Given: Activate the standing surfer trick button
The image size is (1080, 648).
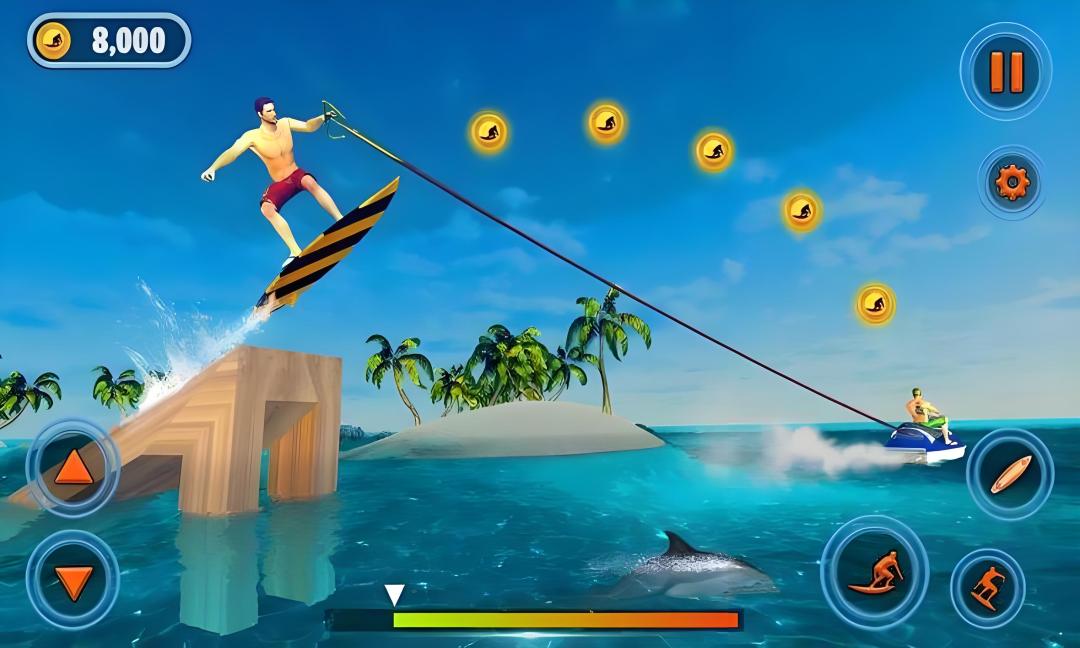Looking at the screenshot, I should click(x=988, y=588).
